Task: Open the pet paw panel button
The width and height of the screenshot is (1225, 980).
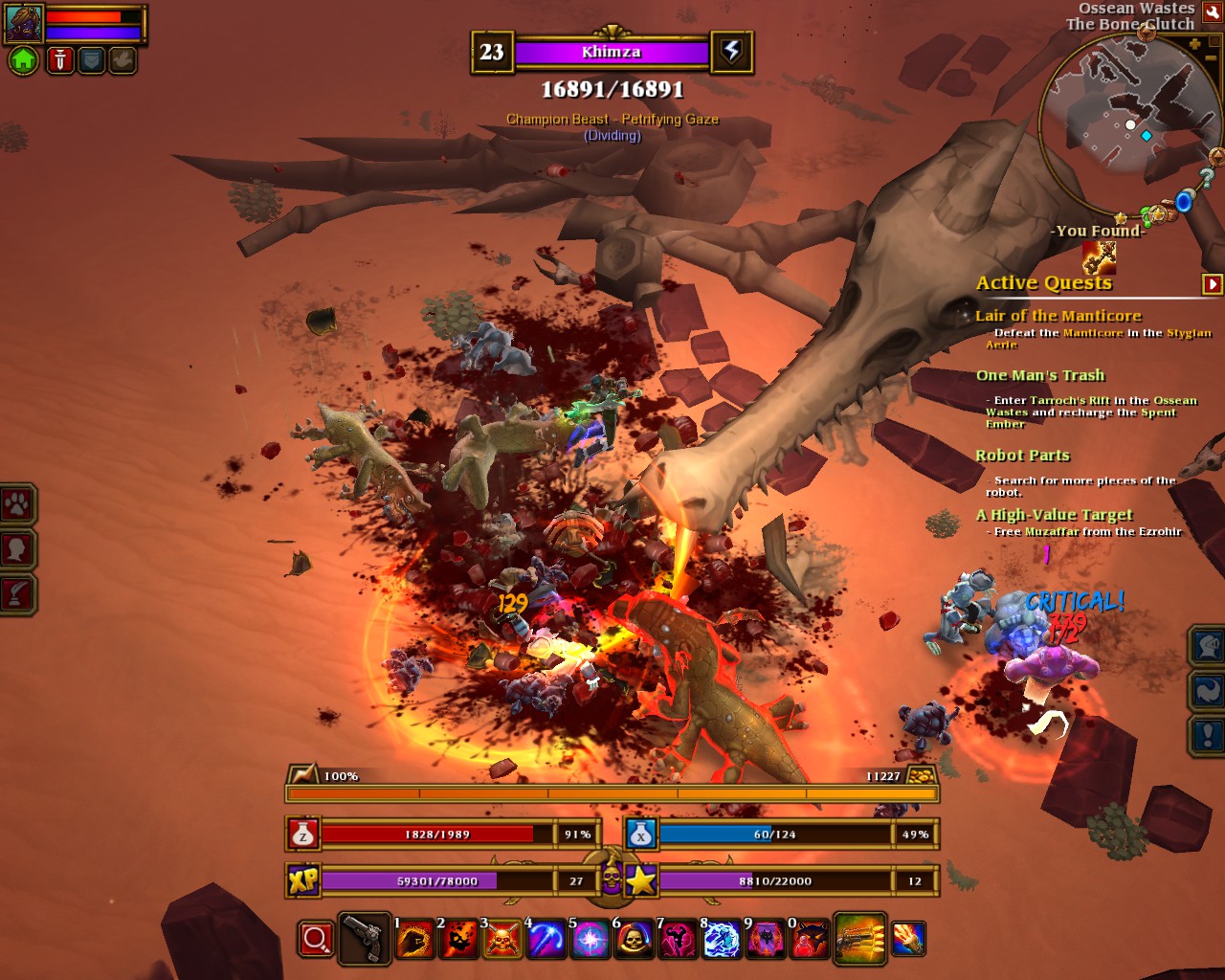Action: point(17,504)
